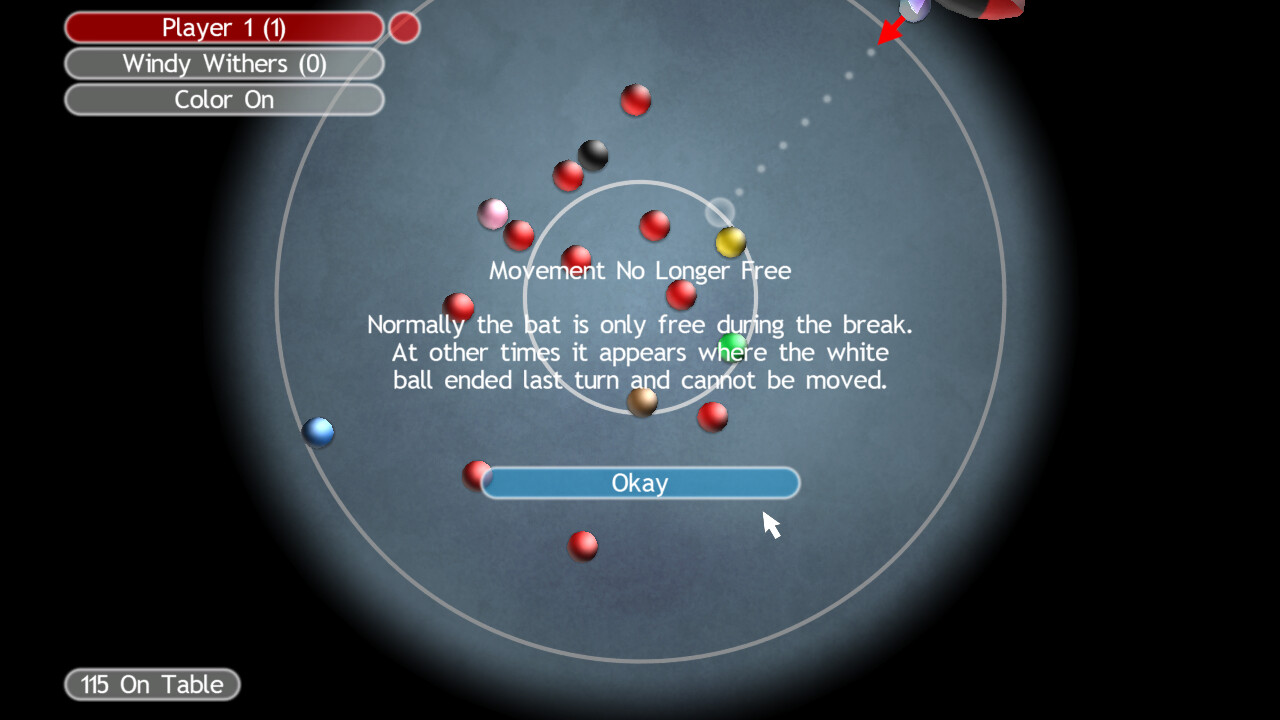The width and height of the screenshot is (1280, 720).
Task: Click the red turn indicator beside Player 1
Action: (x=404, y=27)
